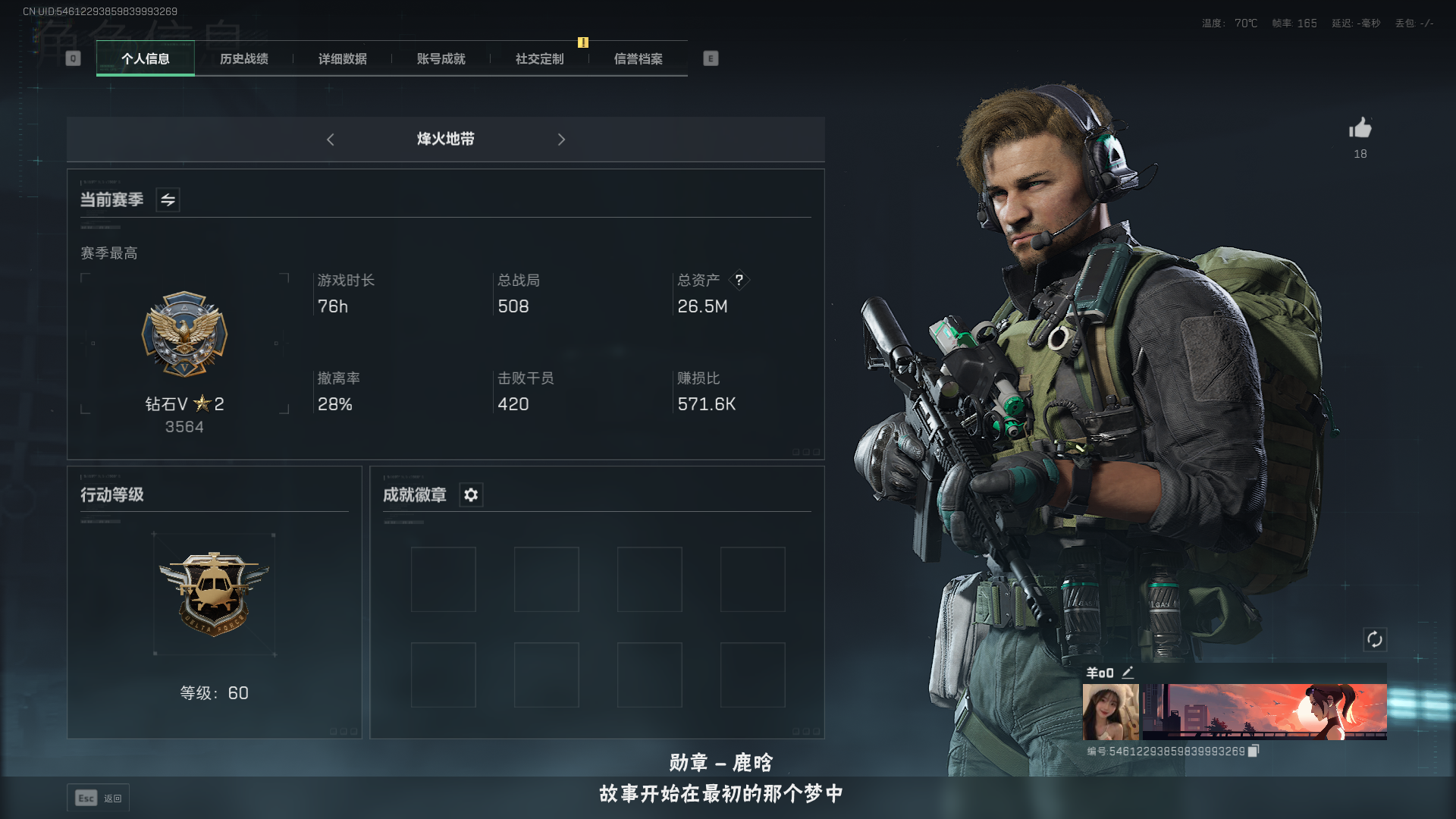Open 成就徽章 settings gear

[471, 495]
